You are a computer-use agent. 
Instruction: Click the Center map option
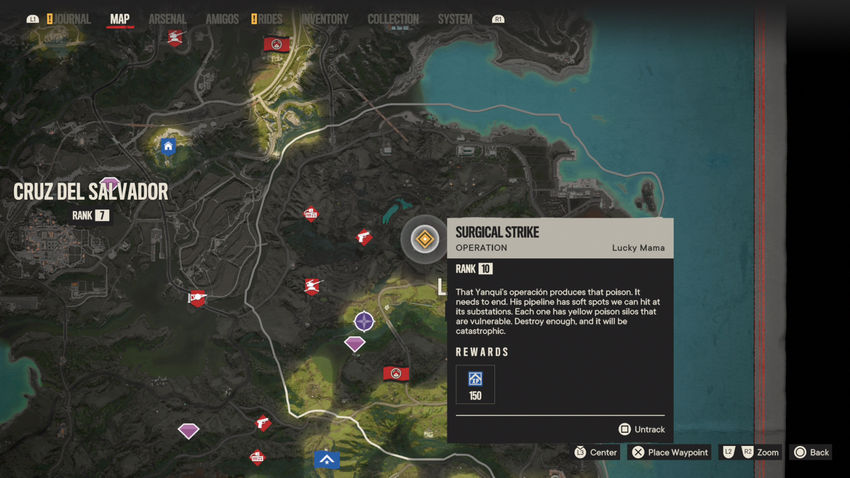click(x=596, y=452)
